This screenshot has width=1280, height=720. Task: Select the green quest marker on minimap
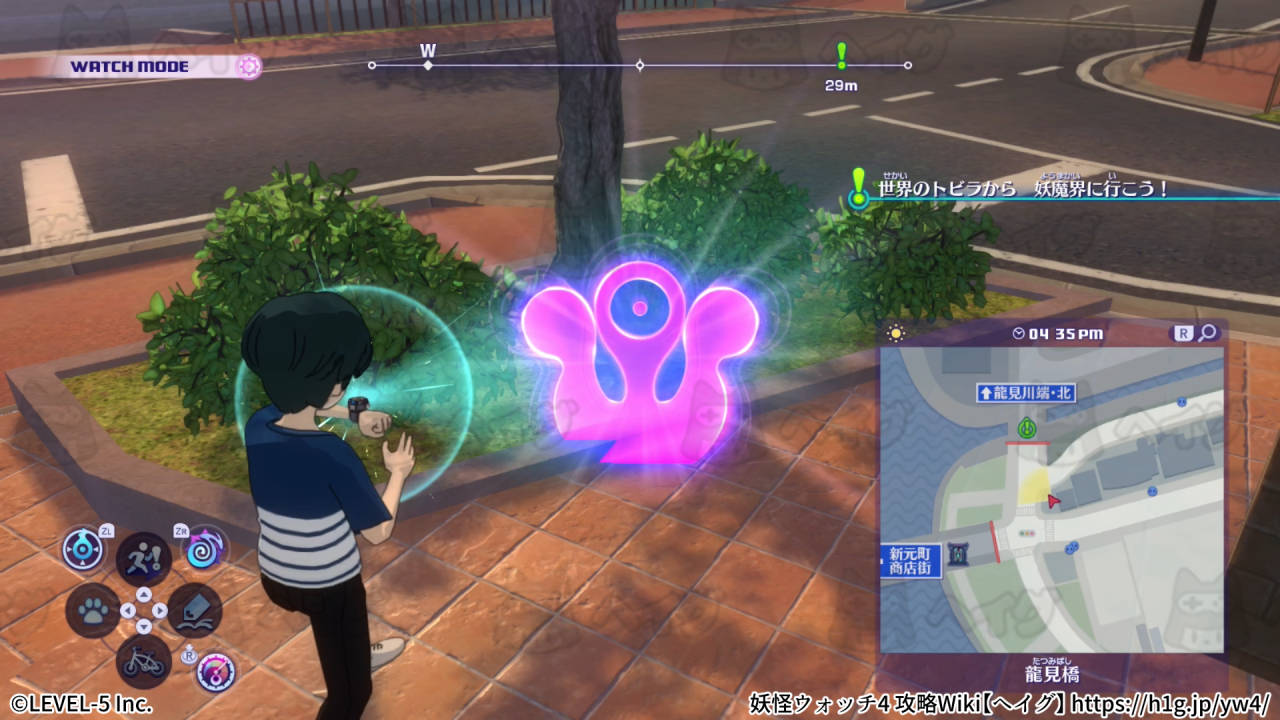click(1025, 429)
